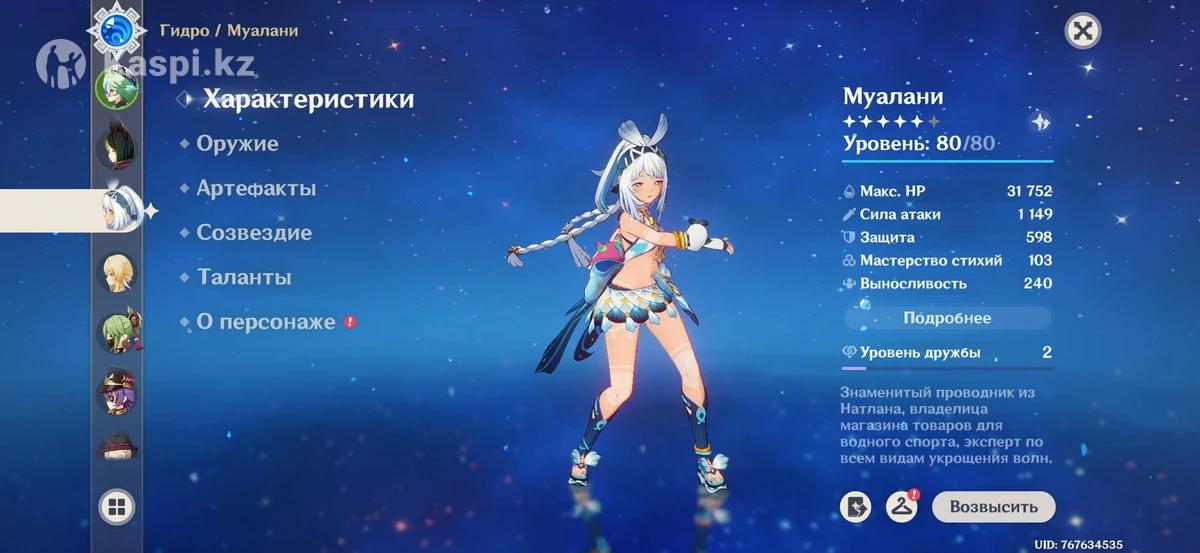Close the character screen with X
Image resolution: width=1200 pixels, height=553 pixels.
(x=1081, y=31)
